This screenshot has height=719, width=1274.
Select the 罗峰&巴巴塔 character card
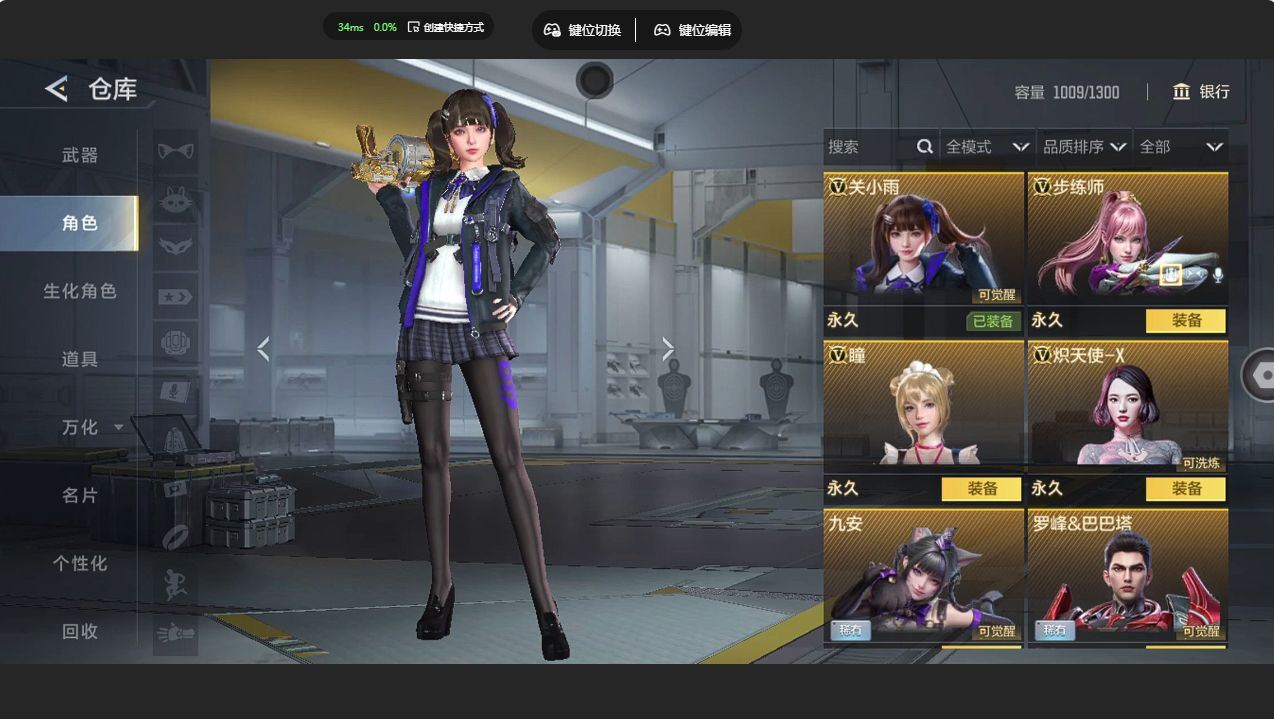tap(1127, 577)
